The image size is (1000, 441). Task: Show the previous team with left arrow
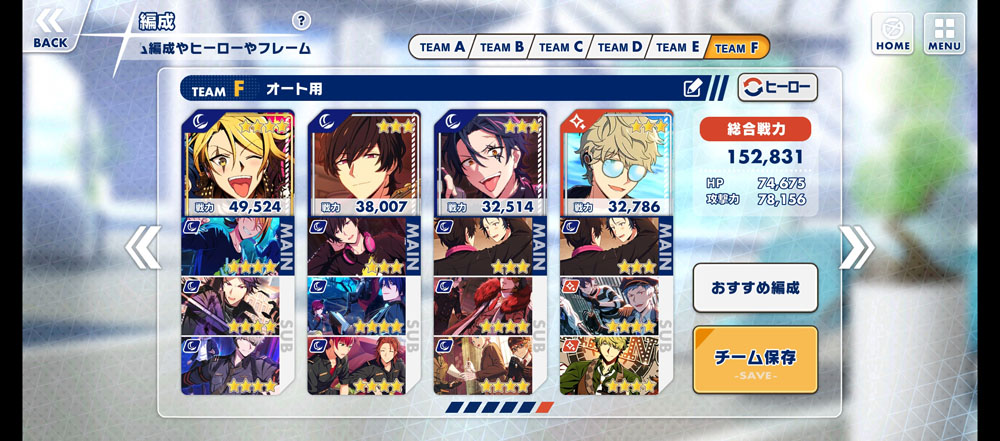point(143,248)
